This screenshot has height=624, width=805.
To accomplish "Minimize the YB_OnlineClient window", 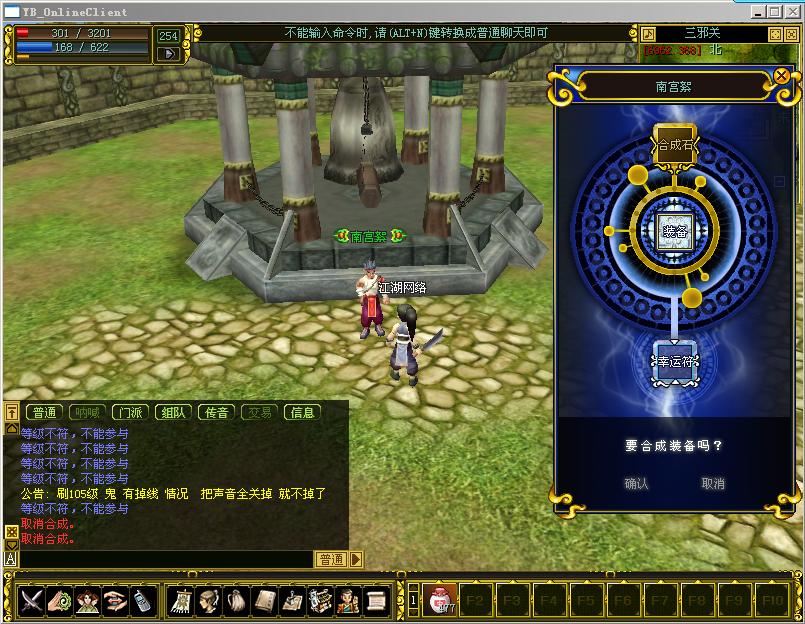I will click(x=760, y=11).
